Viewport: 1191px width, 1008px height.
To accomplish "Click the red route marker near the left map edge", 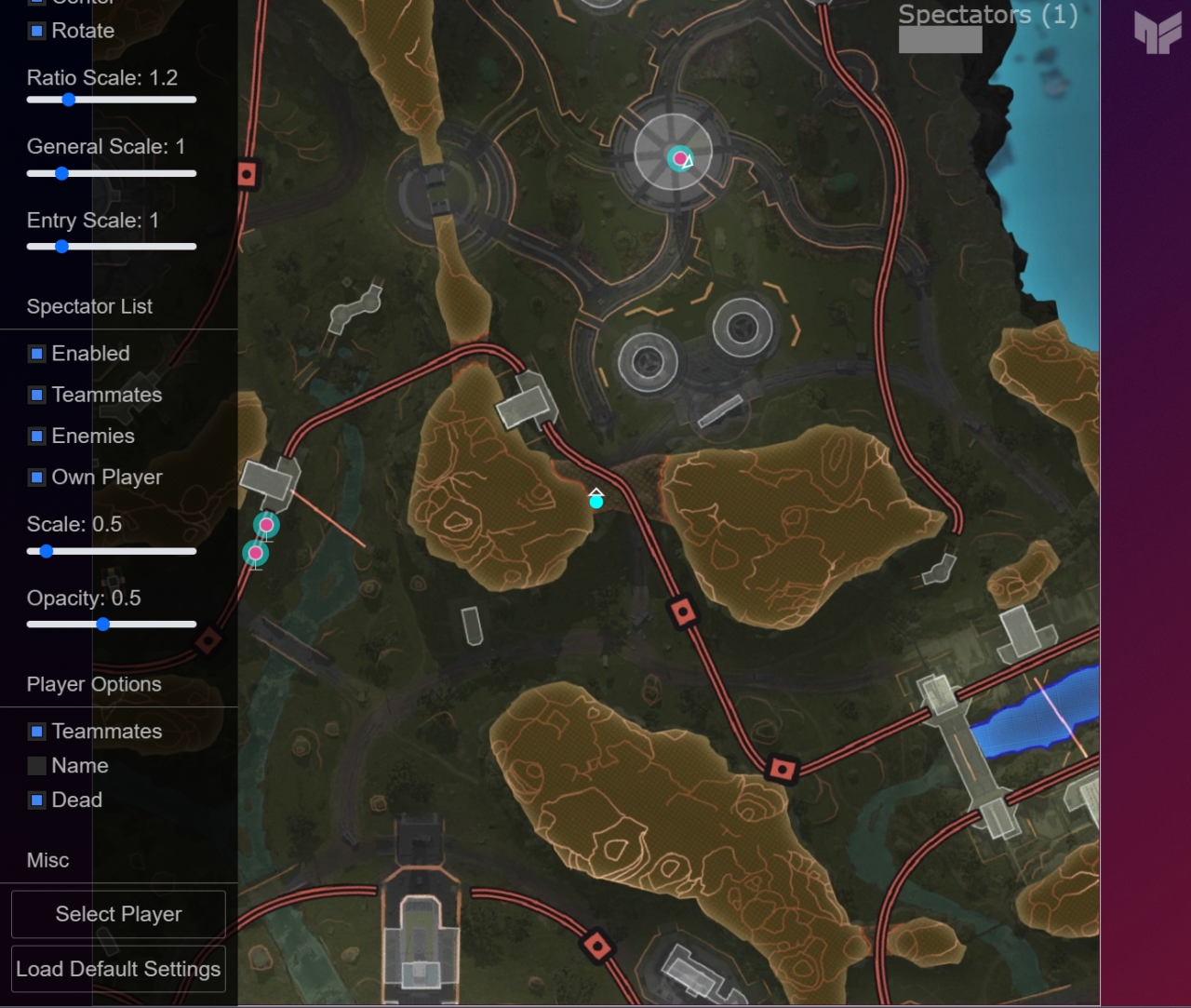I will coord(248,173).
